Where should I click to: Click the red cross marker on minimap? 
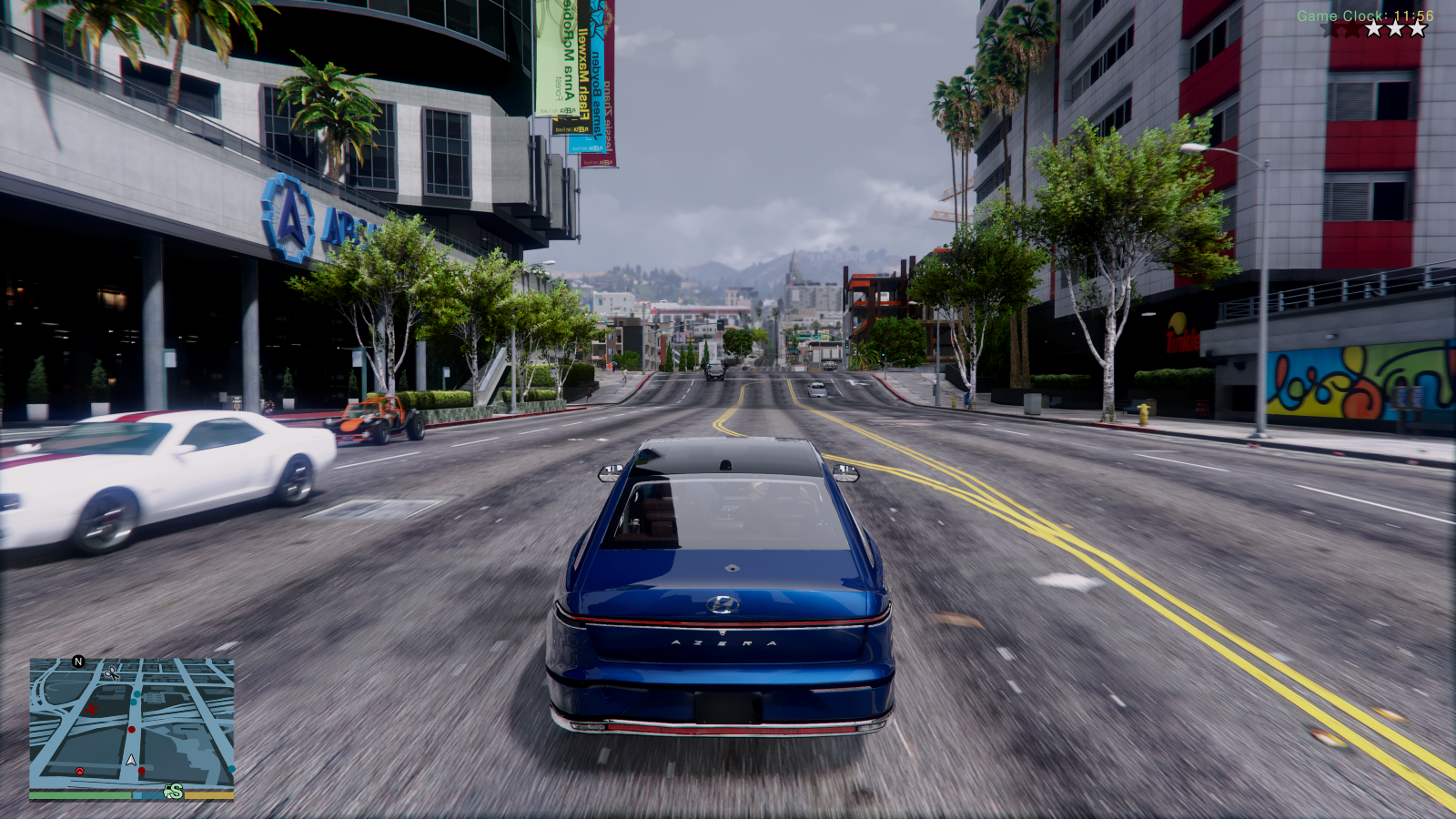[91, 708]
